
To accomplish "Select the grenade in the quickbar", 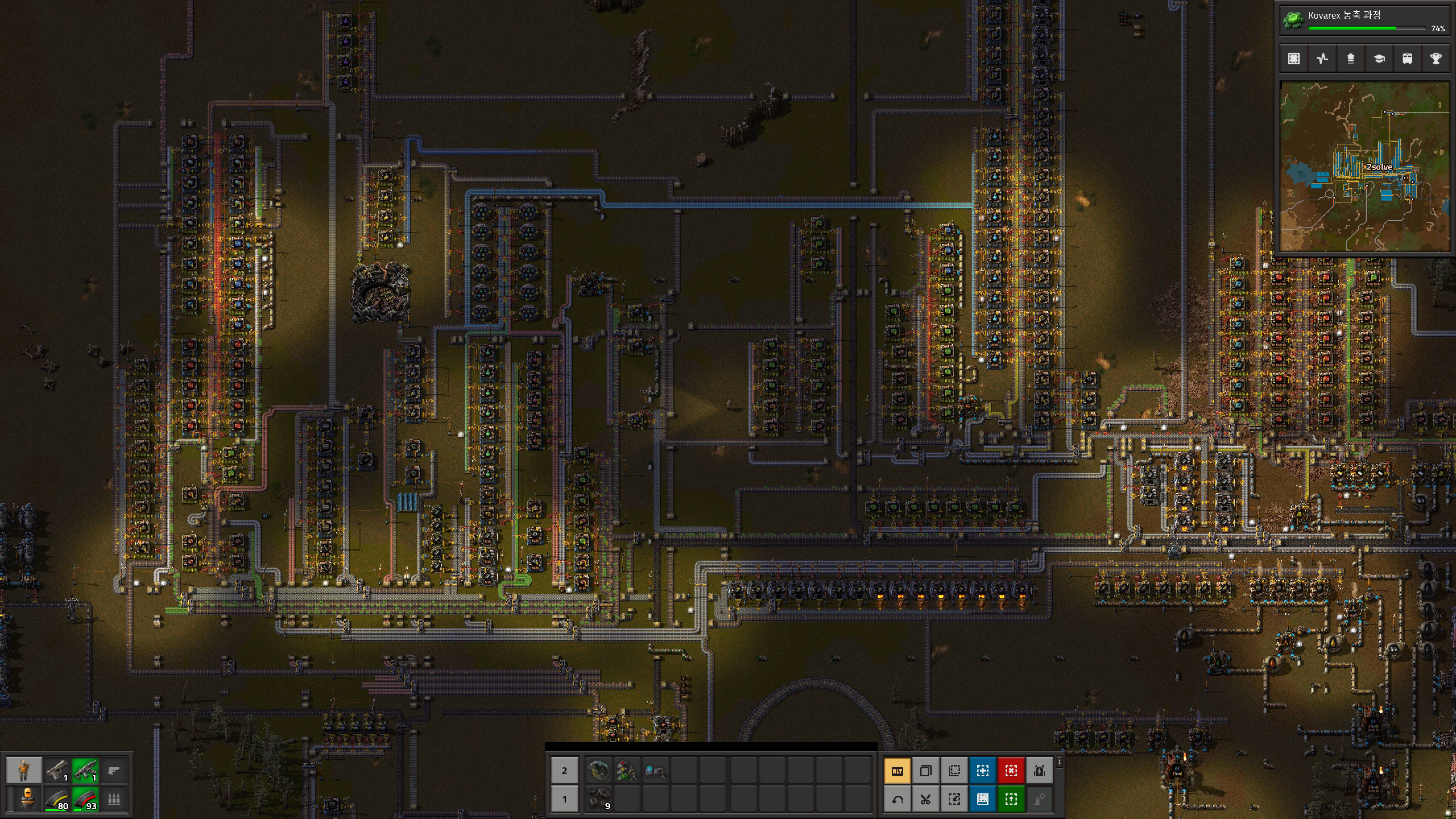I will (x=598, y=770).
